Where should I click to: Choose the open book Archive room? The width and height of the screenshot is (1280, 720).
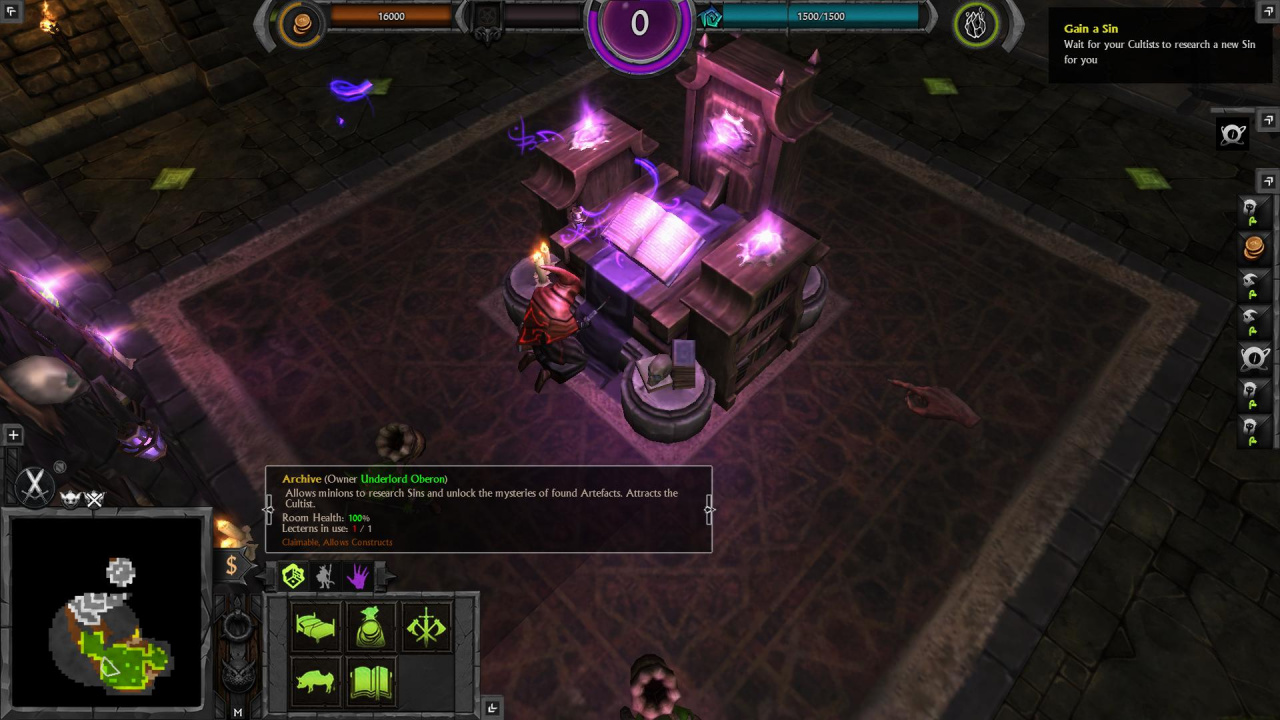pyautogui.click(x=371, y=682)
